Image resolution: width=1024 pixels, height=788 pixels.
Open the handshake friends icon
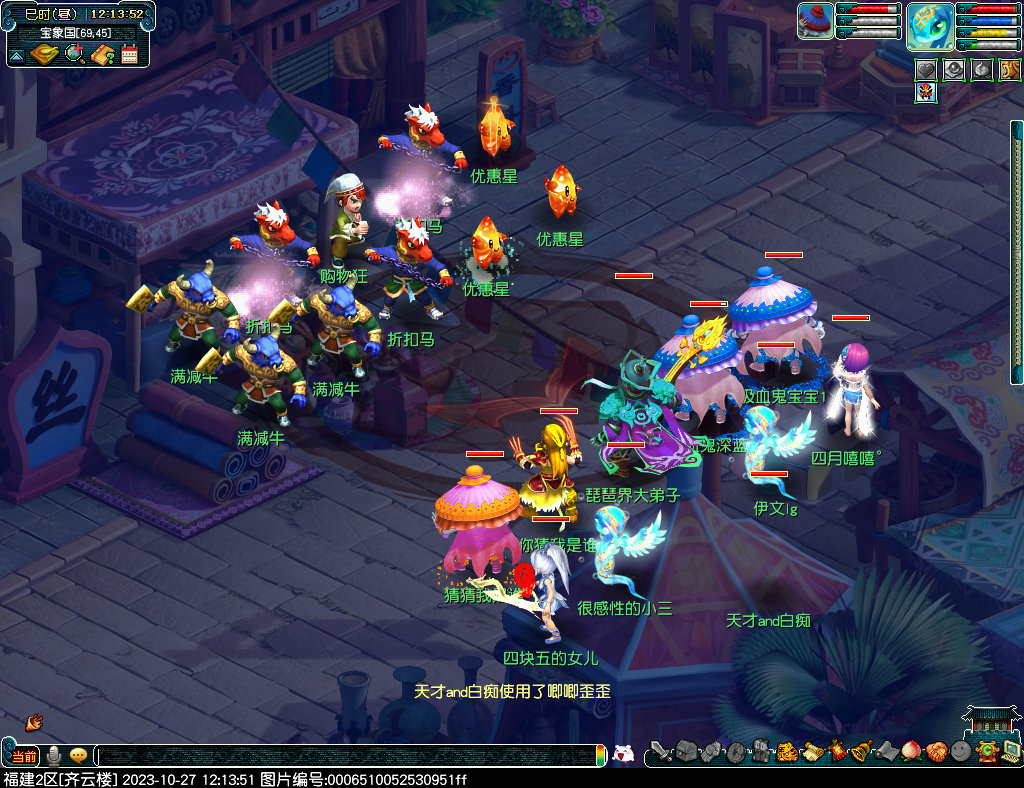pyautogui.click(x=935, y=751)
